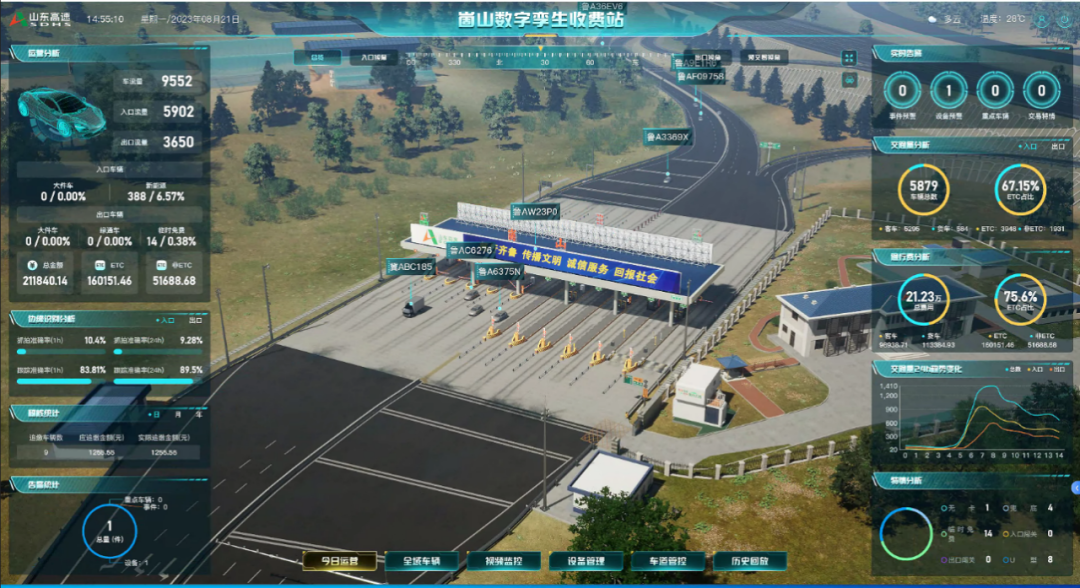Click the 入口预警 button above the scene

point(372,58)
